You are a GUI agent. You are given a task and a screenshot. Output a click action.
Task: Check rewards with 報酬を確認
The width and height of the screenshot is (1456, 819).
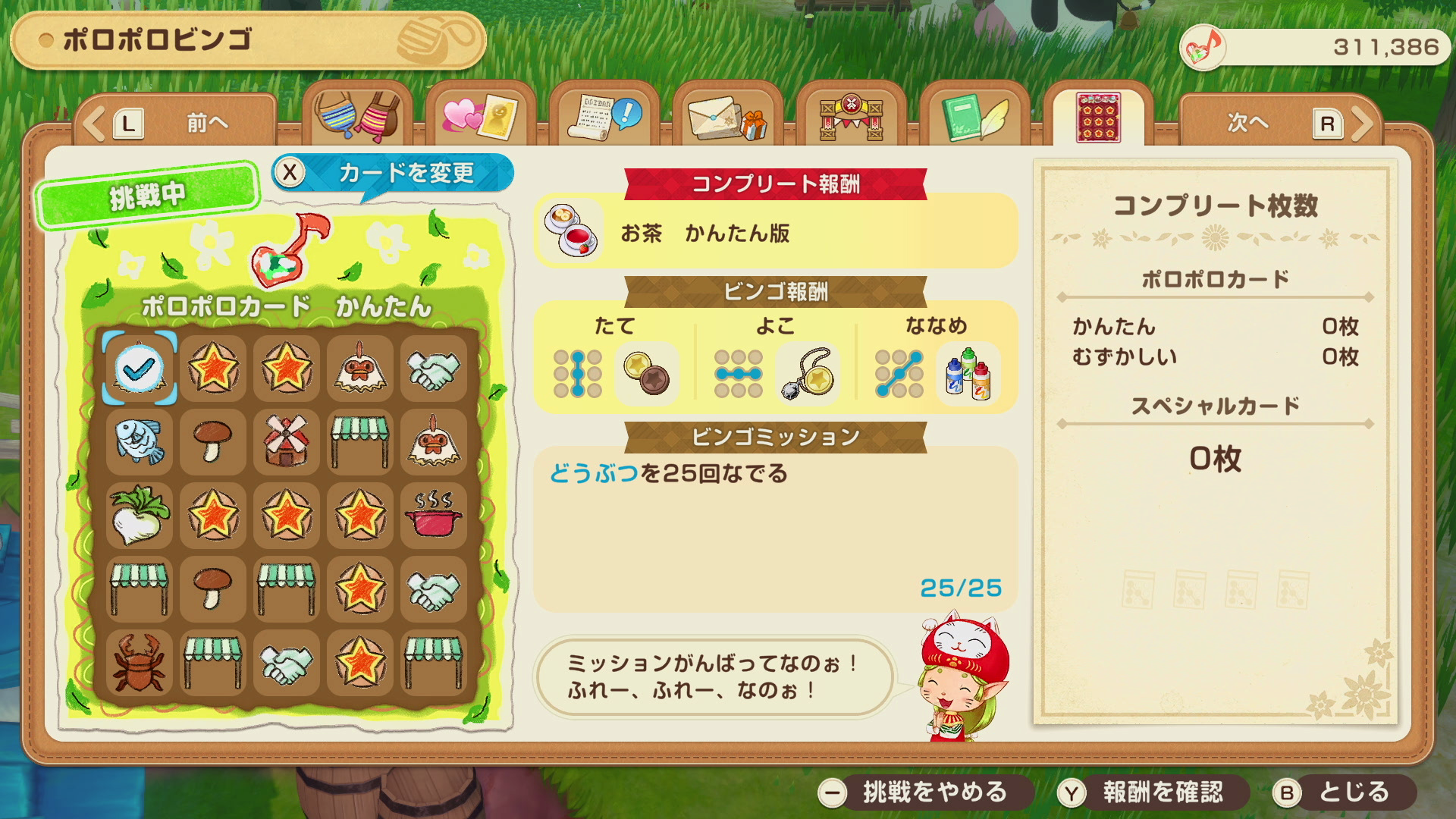pos(1151,792)
